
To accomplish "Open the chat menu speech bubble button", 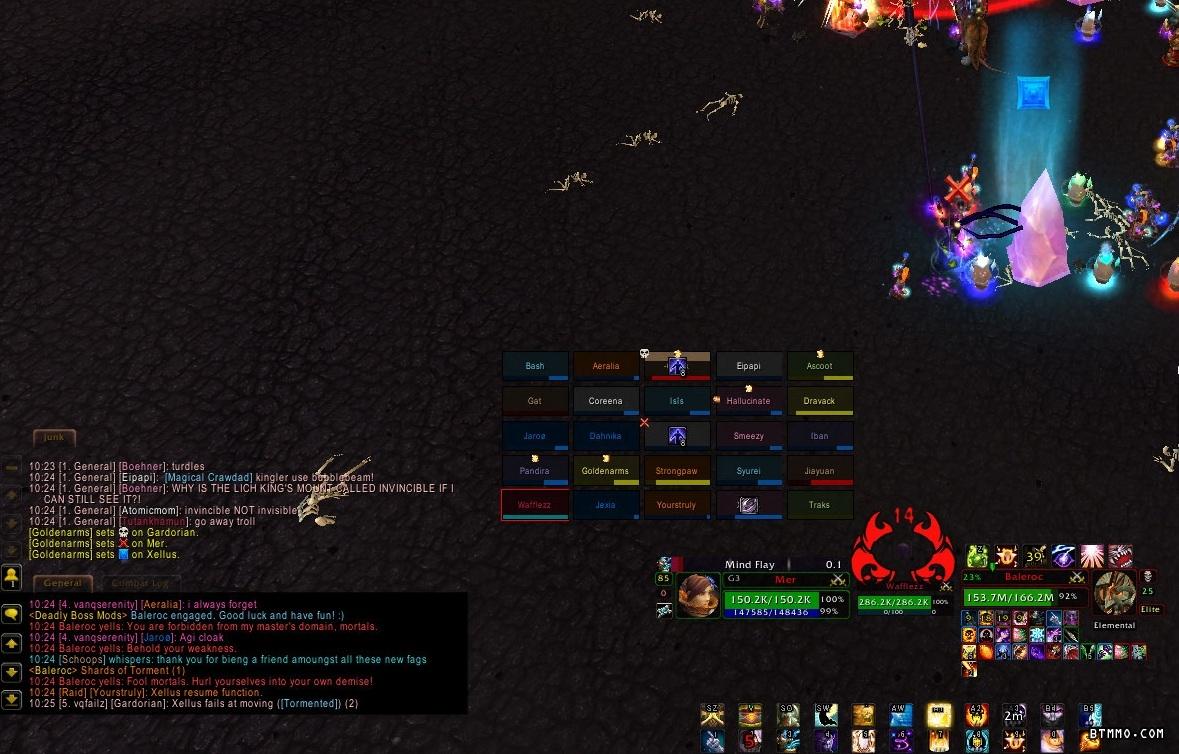I will click(12, 613).
